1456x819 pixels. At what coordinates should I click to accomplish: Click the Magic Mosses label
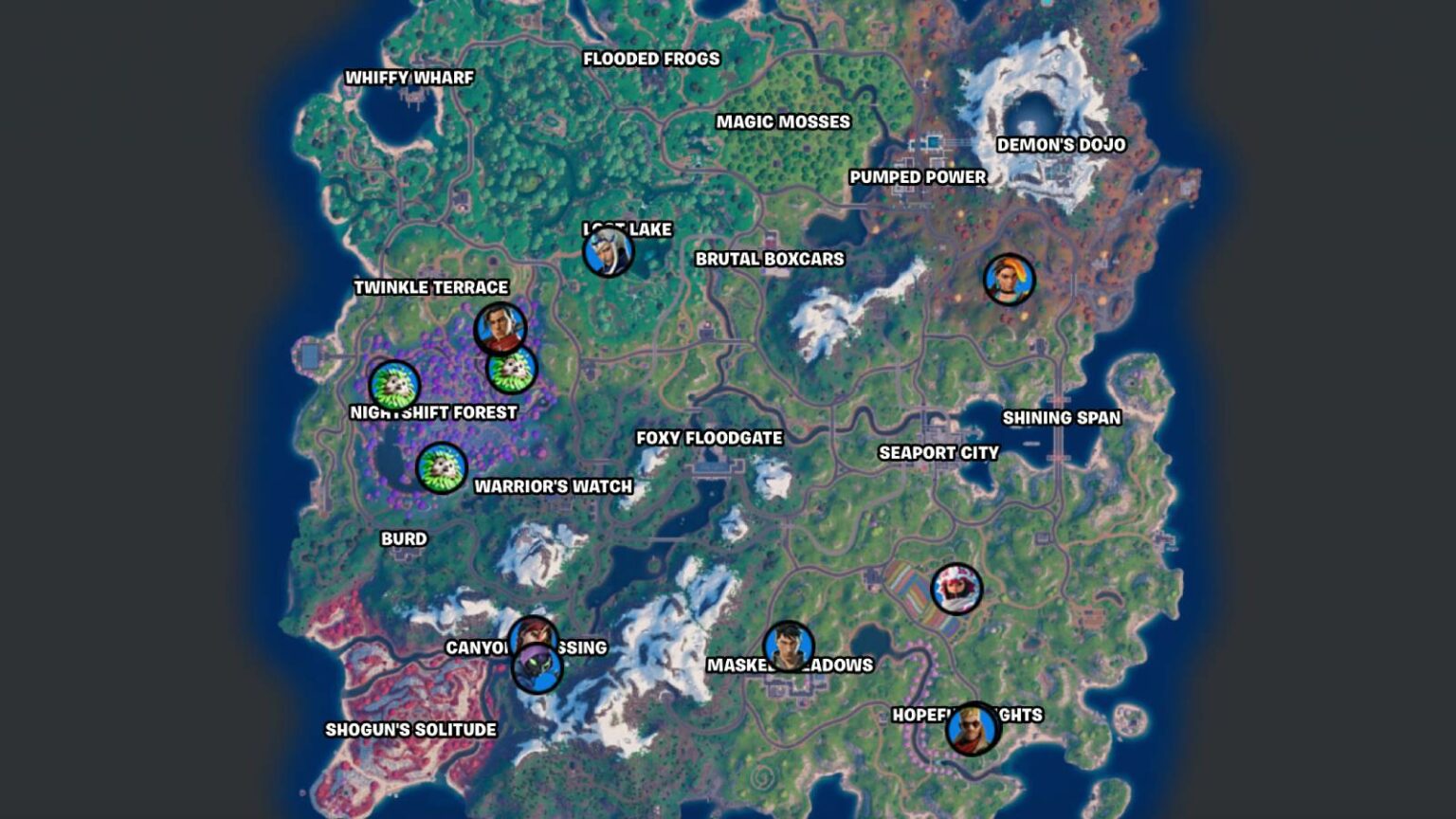(x=783, y=121)
